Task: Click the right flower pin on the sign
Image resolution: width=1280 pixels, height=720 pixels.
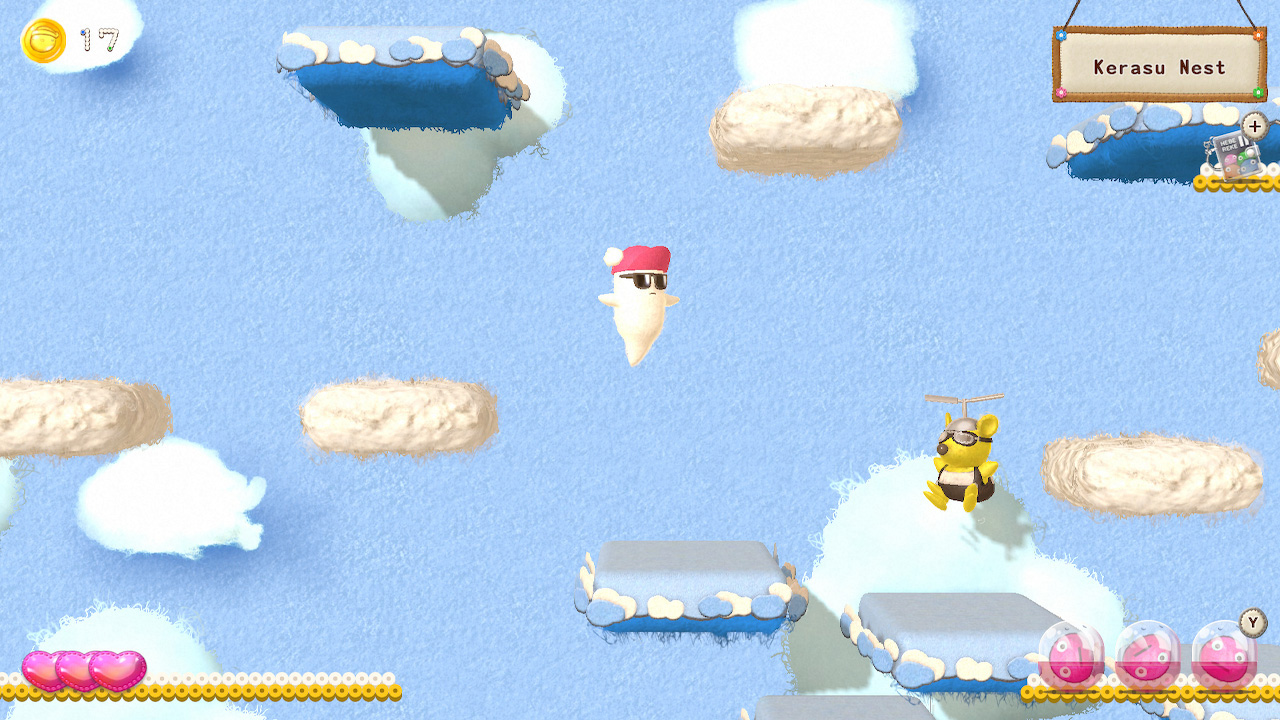Action: pyautogui.click(x=1258, y=36)
